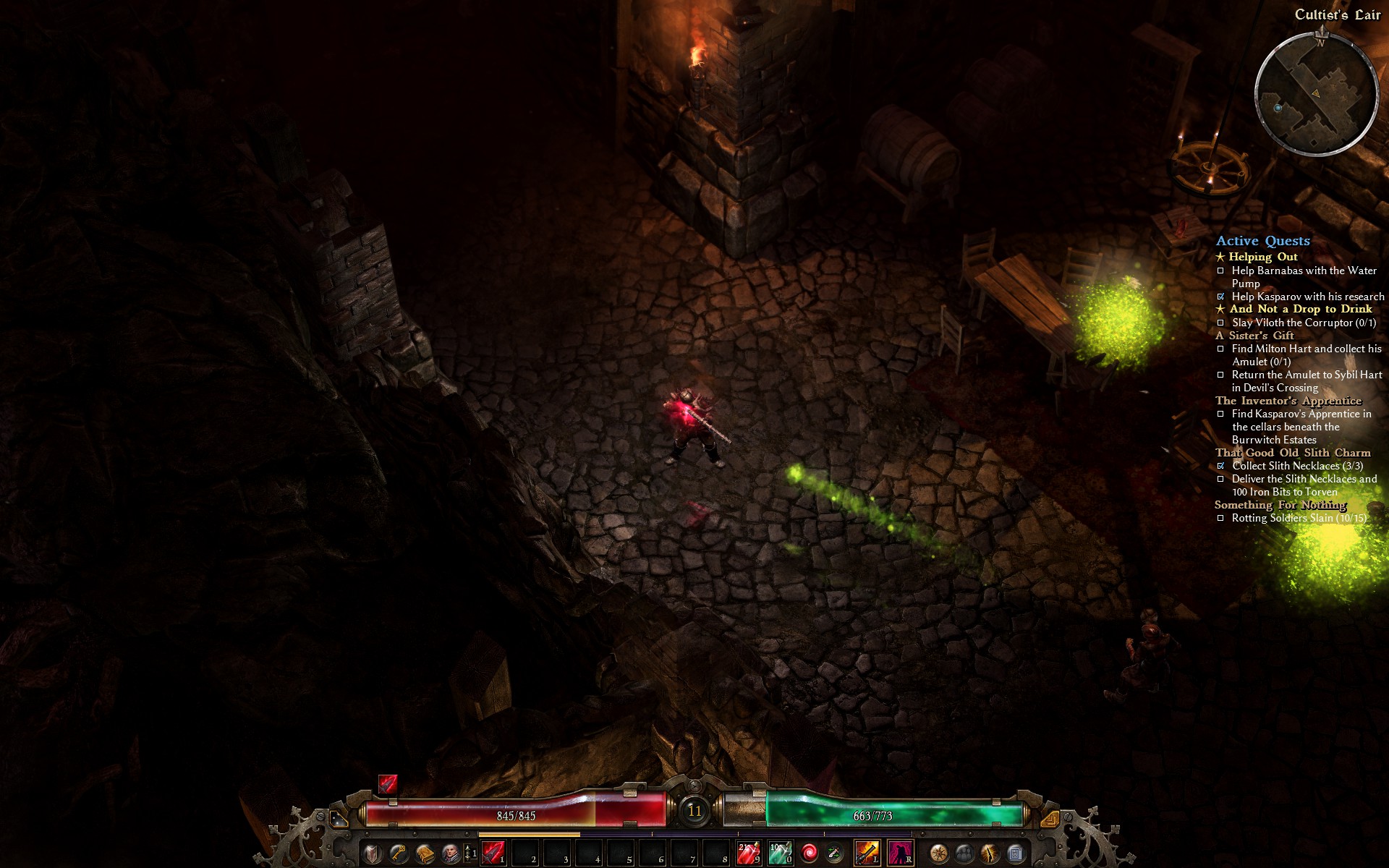This screenshot has width=1389, height=868.
Task: Open the blue document menu button
Action: (x=1016, y=854)
